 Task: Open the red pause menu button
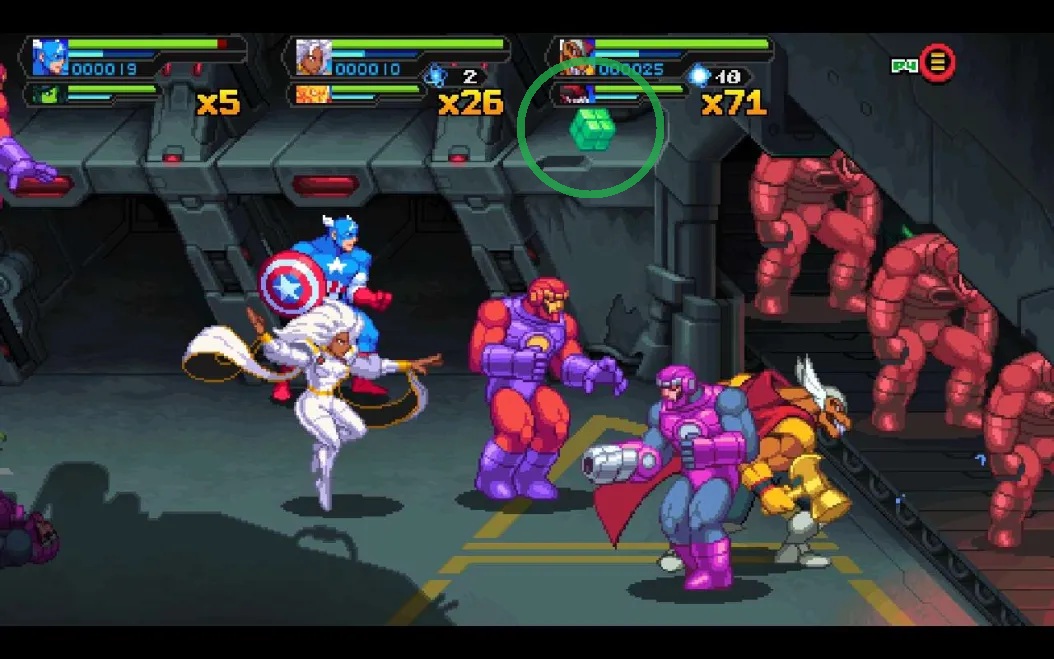pos(937,63)
